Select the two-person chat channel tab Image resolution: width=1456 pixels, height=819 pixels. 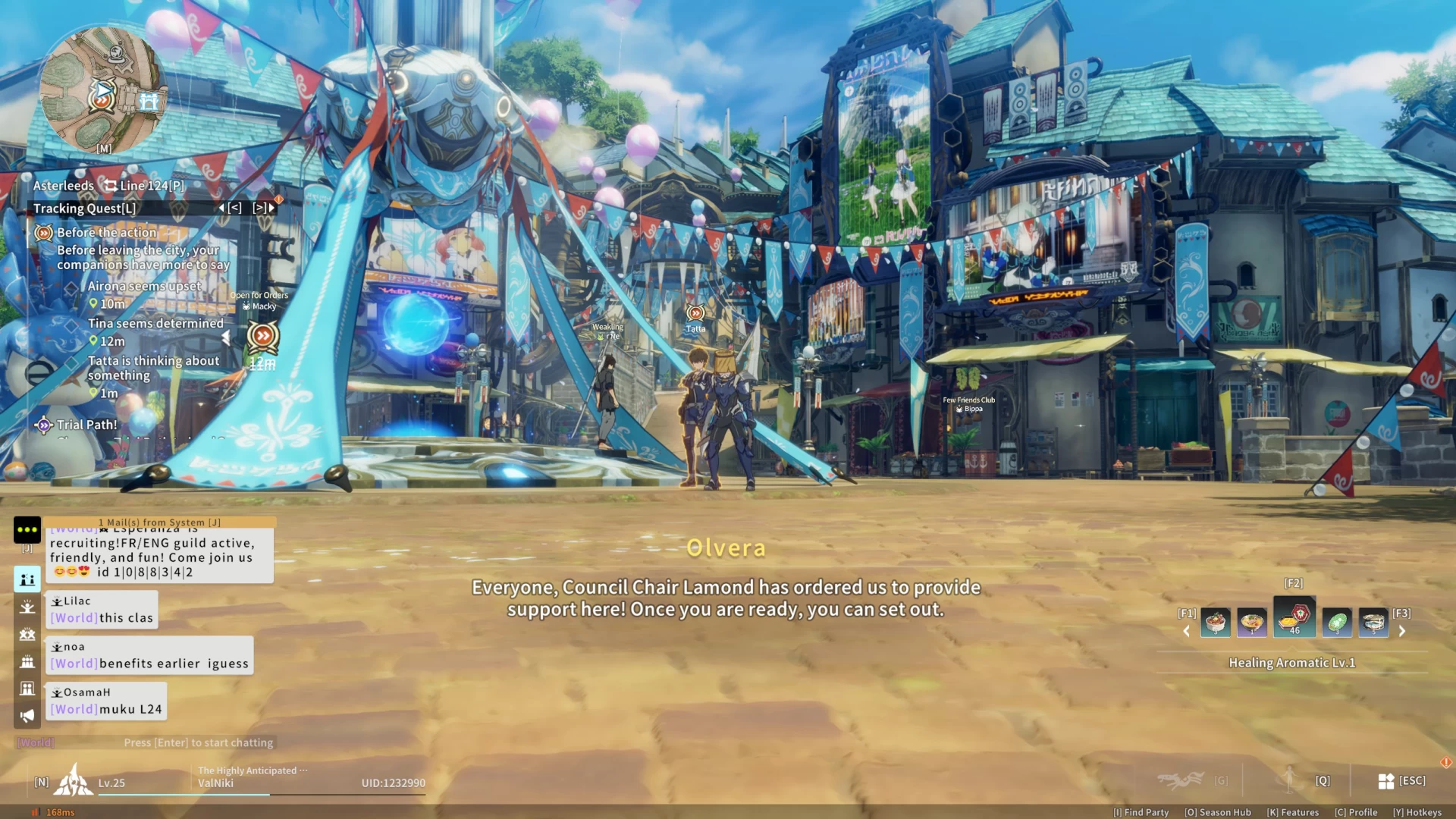click(x=27, y=579)
